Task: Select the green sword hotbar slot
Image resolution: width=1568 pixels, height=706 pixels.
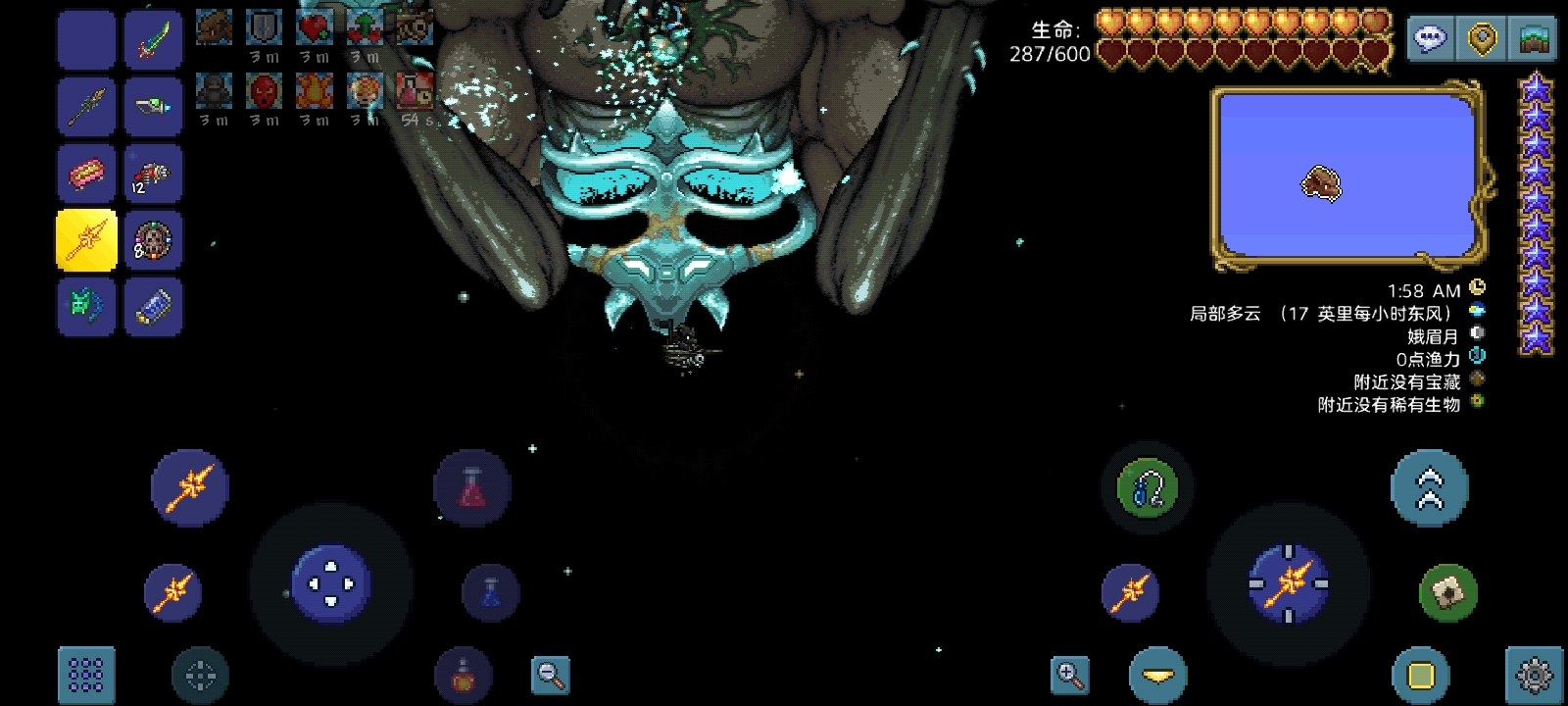Action: [153, 40]
